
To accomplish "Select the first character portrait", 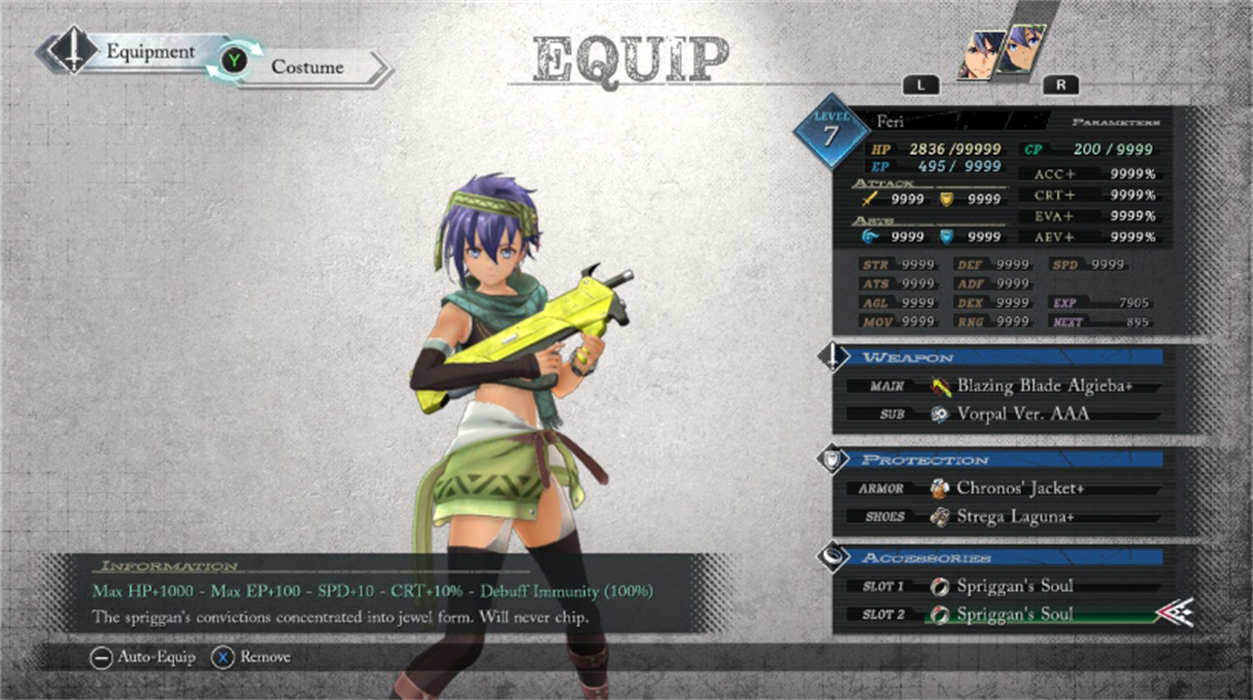I will point(981,53).
